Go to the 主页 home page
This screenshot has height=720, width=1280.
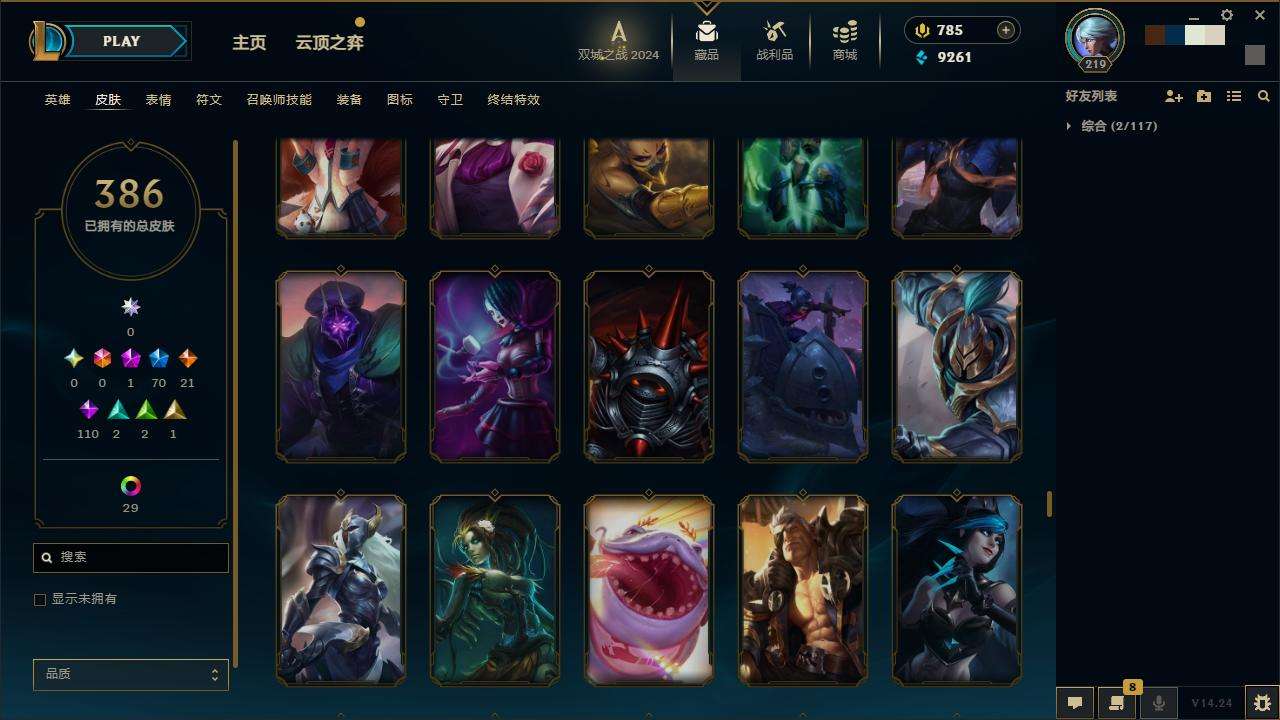coord(249,42)
